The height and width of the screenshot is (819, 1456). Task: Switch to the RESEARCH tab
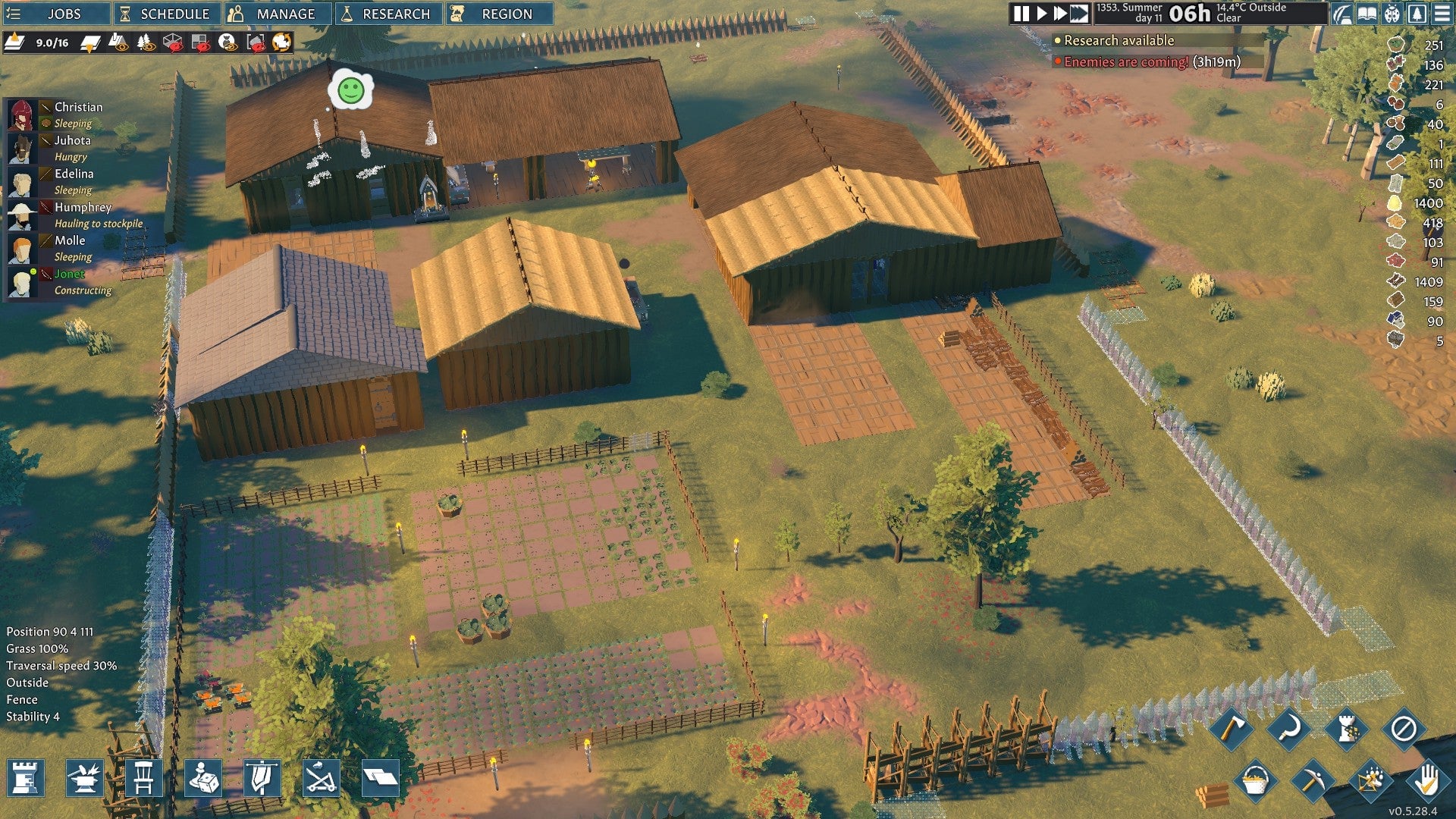click(388, 13)
